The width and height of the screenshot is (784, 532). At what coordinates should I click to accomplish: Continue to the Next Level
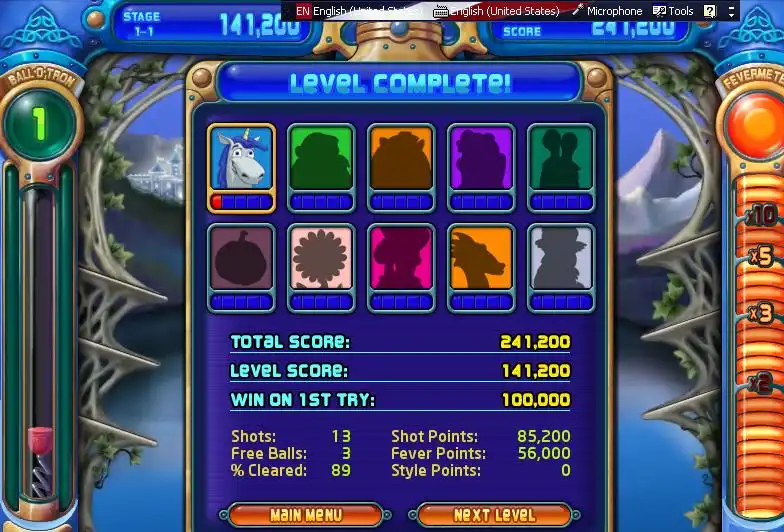coord(494,515)
